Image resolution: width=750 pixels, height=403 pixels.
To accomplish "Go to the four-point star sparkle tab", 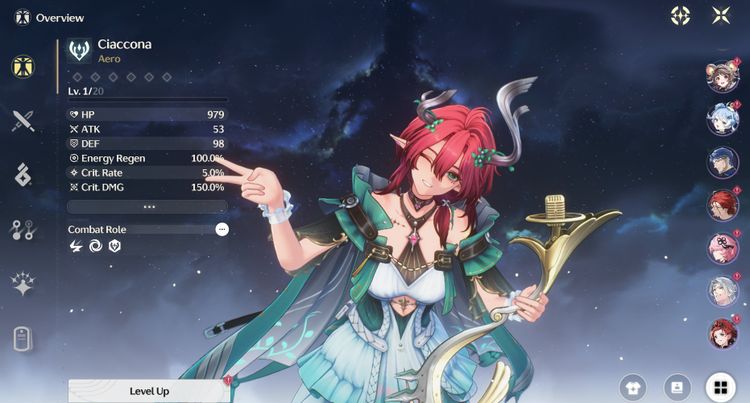I will point(23,284).
